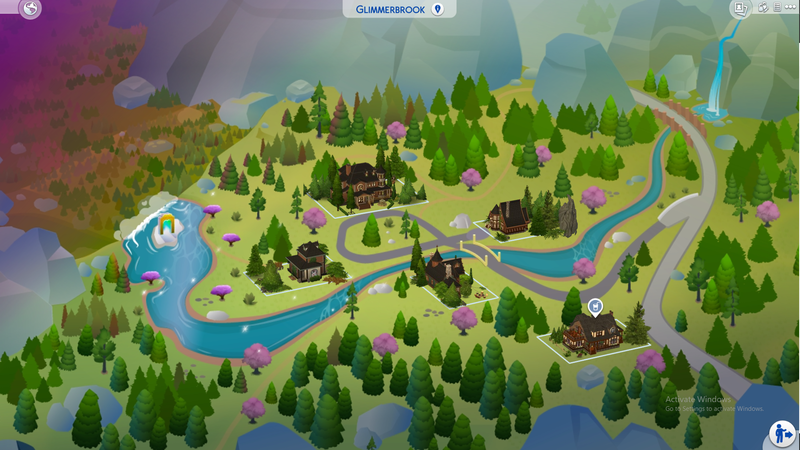Image resolution: width=800 pixels, height=450 pixels.
Task: Open the three-dot options menu
Action: [x=790, y=7]
